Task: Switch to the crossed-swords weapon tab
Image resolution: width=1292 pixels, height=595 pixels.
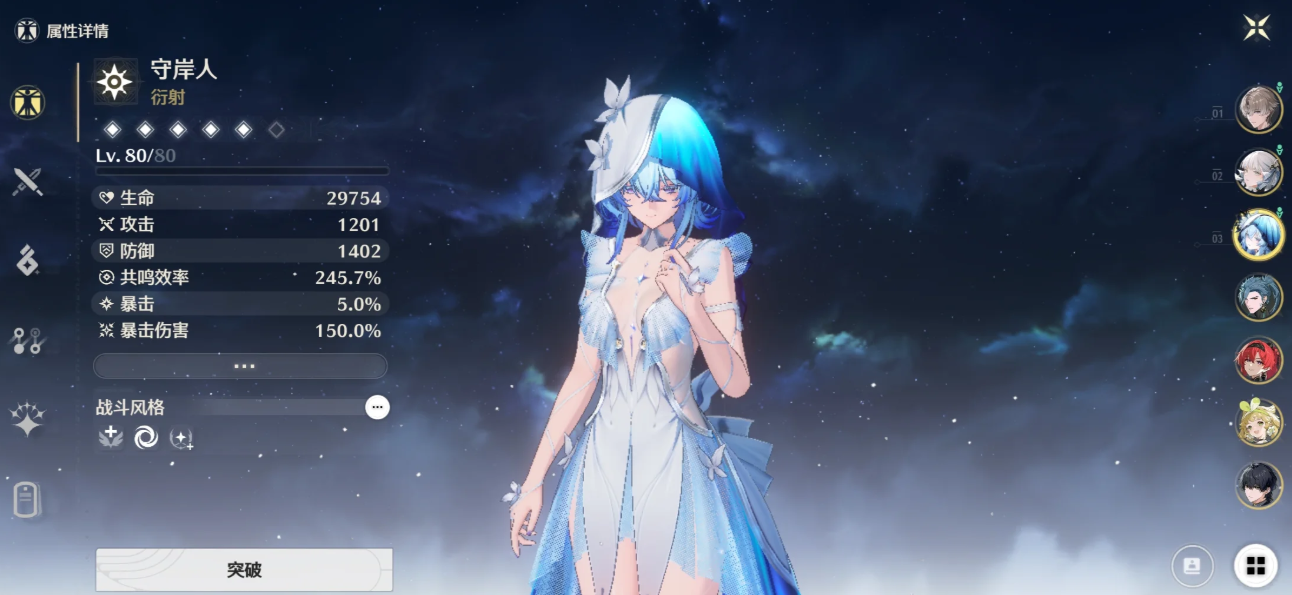Action: point(28,182)
